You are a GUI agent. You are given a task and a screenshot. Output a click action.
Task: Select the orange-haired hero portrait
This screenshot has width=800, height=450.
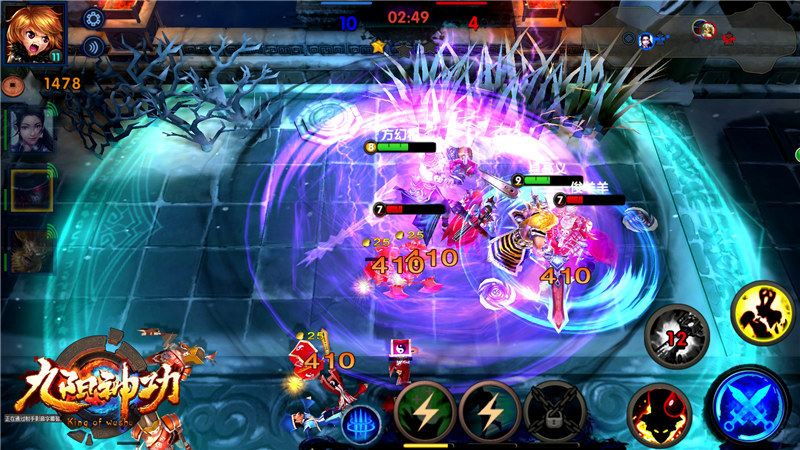click(x=33, y=32)
